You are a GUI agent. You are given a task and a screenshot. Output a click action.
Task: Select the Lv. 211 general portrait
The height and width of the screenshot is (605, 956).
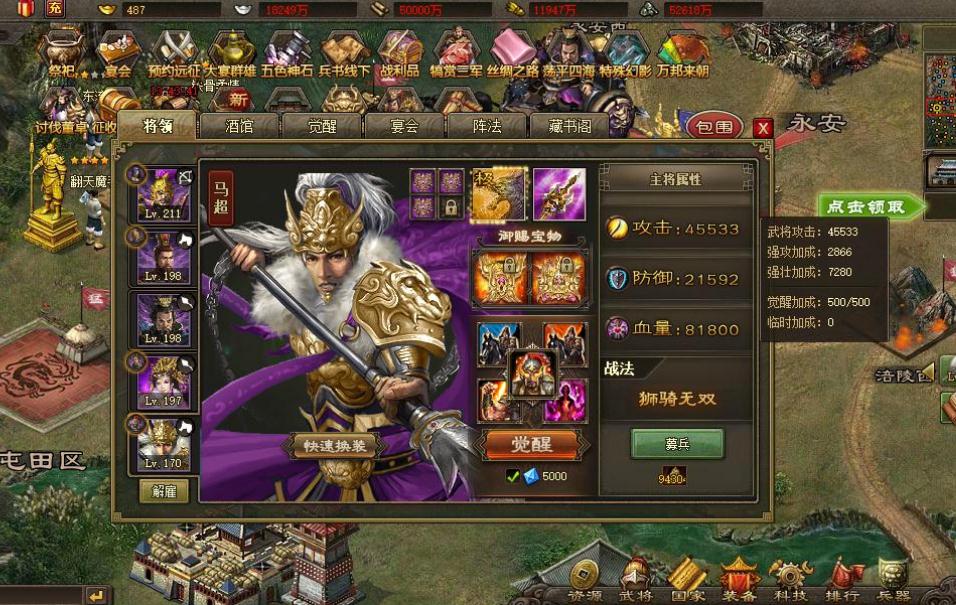pos(165,194)
